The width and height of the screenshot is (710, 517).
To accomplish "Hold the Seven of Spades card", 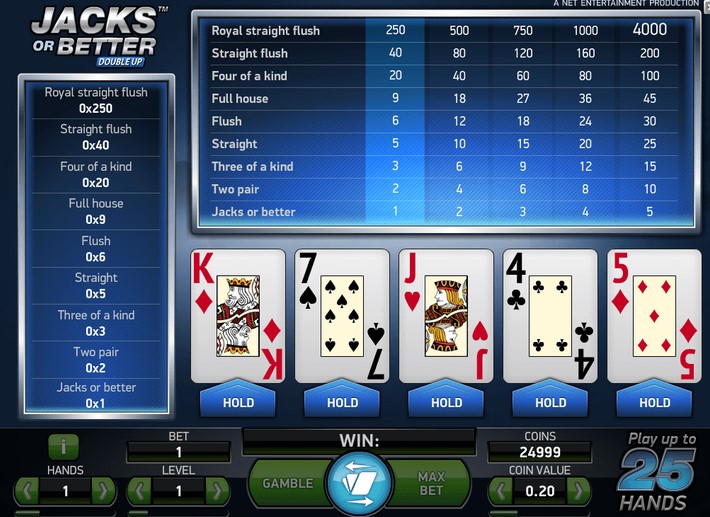I will (342, 402).
